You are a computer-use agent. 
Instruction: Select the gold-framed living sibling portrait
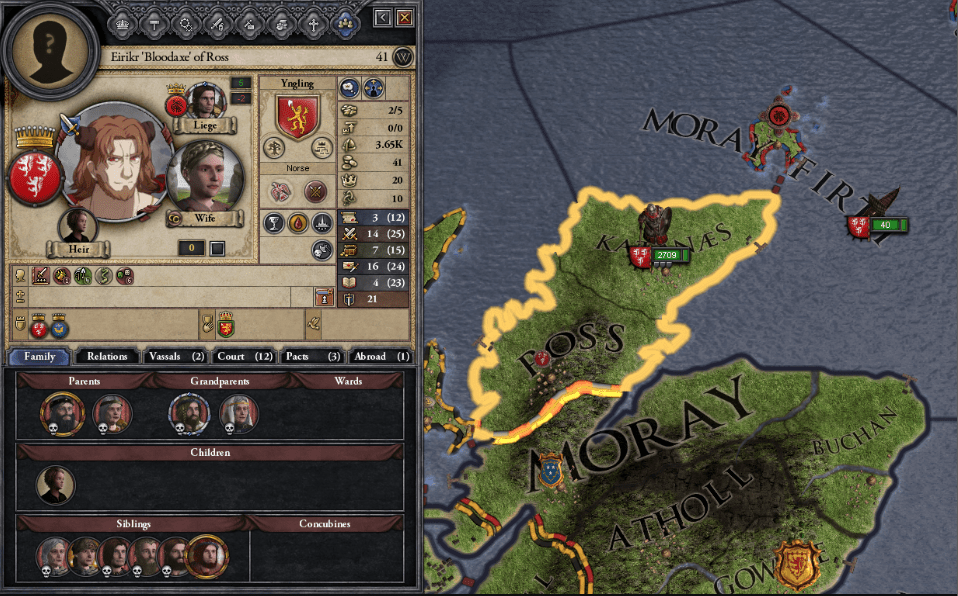pyautogui.click(x=207, y=557)
